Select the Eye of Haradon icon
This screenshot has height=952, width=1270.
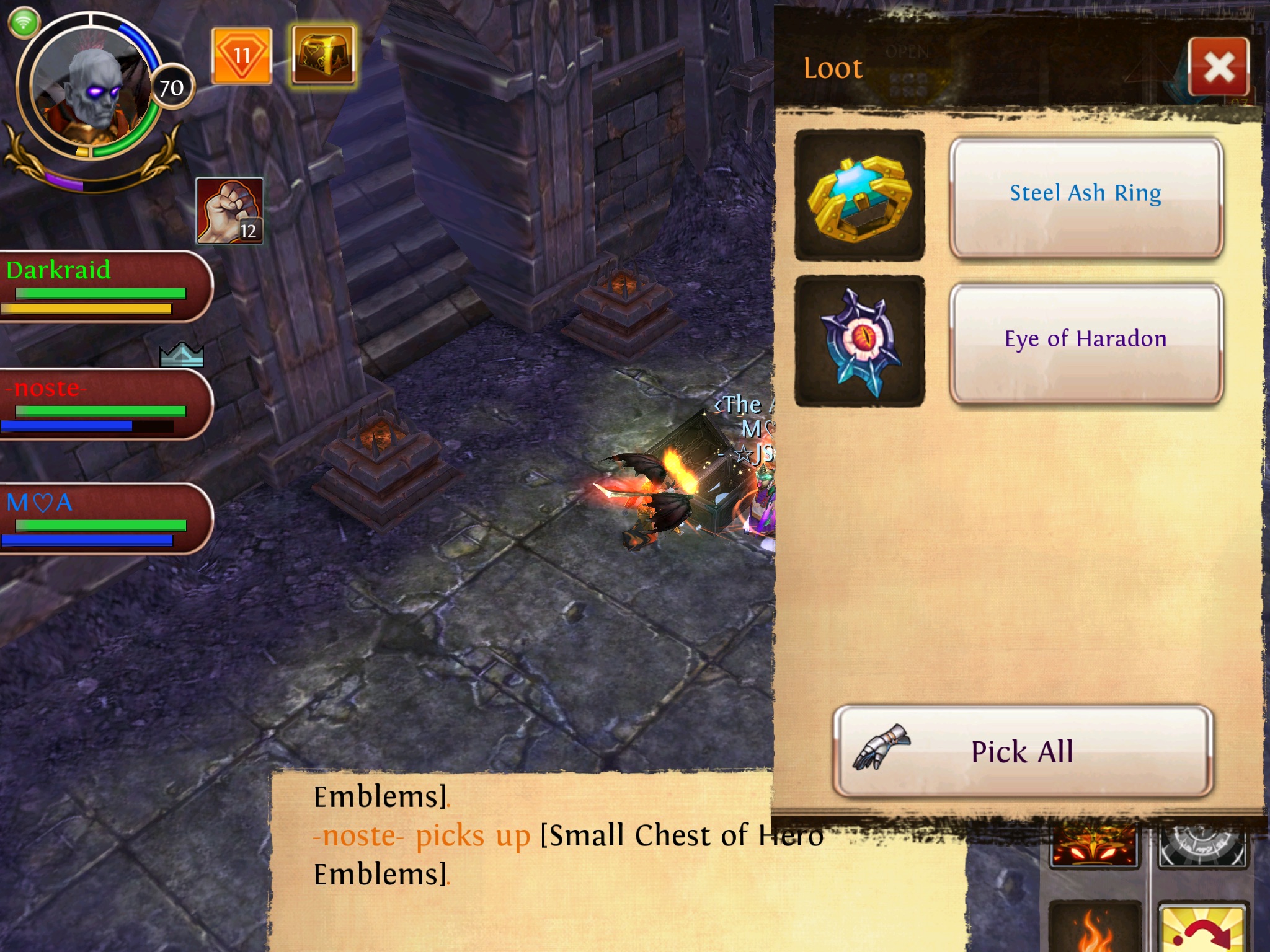click(859, 342)
